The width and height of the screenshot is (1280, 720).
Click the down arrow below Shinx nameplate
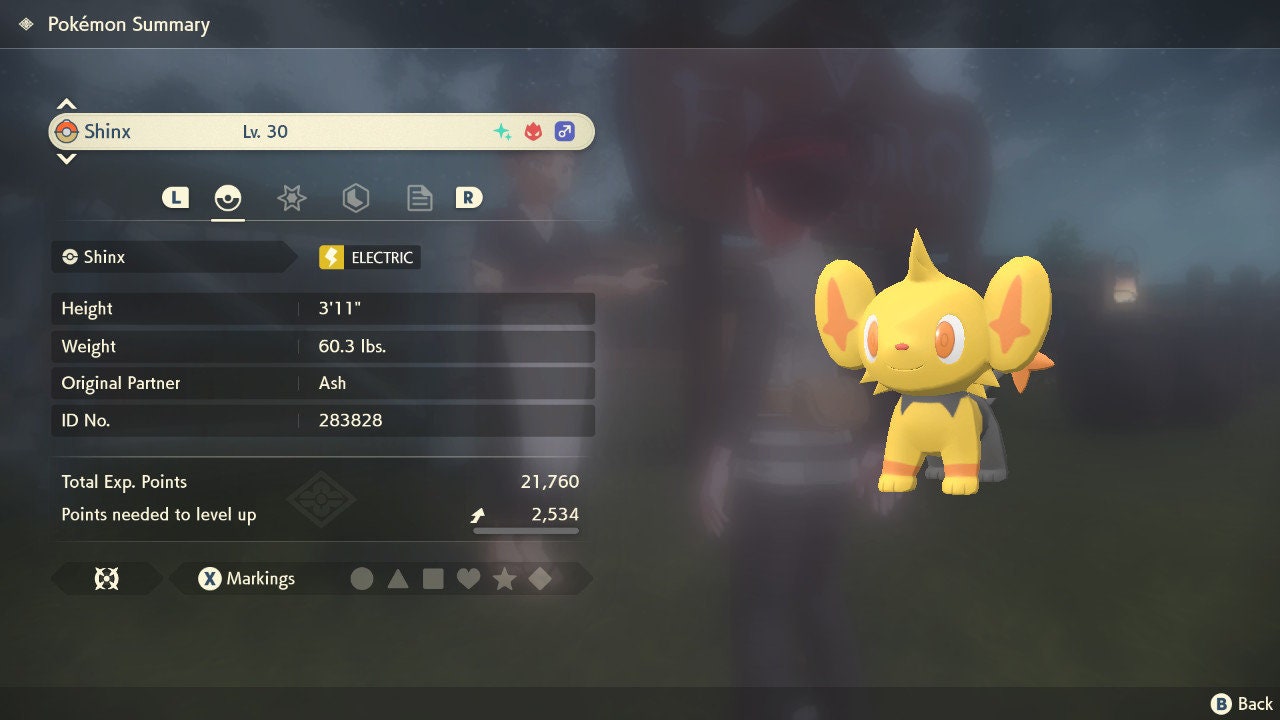pyautogui.click(x=66, y=158)
